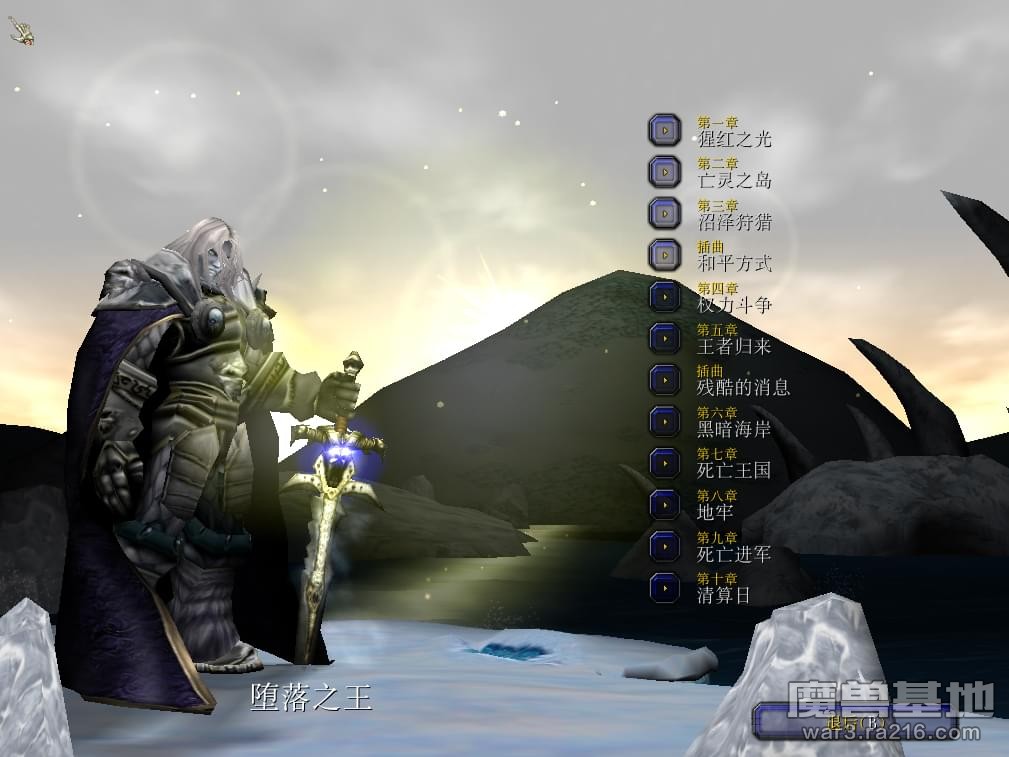Screen dimensions: 1009x757
Task: Select chapter nine 死亡进军
Action: [664, 546]
